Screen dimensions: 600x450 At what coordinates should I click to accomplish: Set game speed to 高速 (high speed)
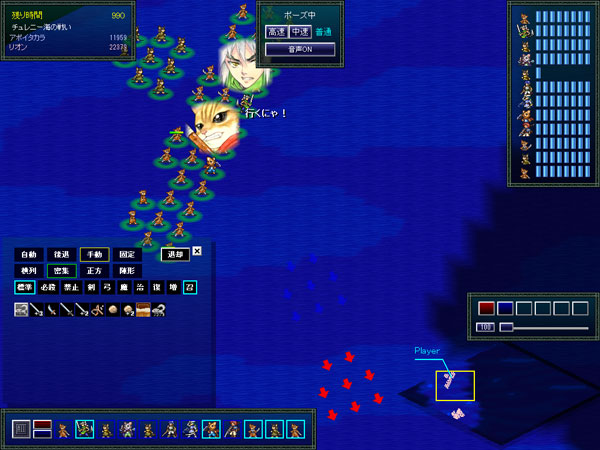pyautogui.click(x=276, y=32)
